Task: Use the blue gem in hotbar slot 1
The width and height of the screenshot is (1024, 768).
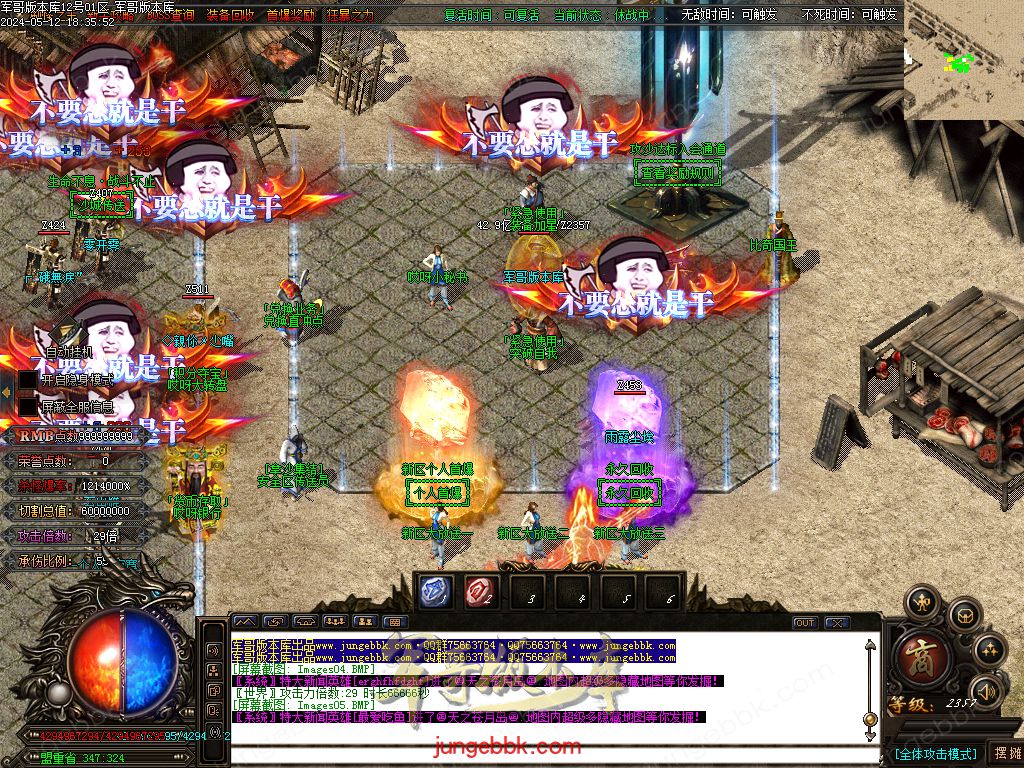Action: coord(434,591)
